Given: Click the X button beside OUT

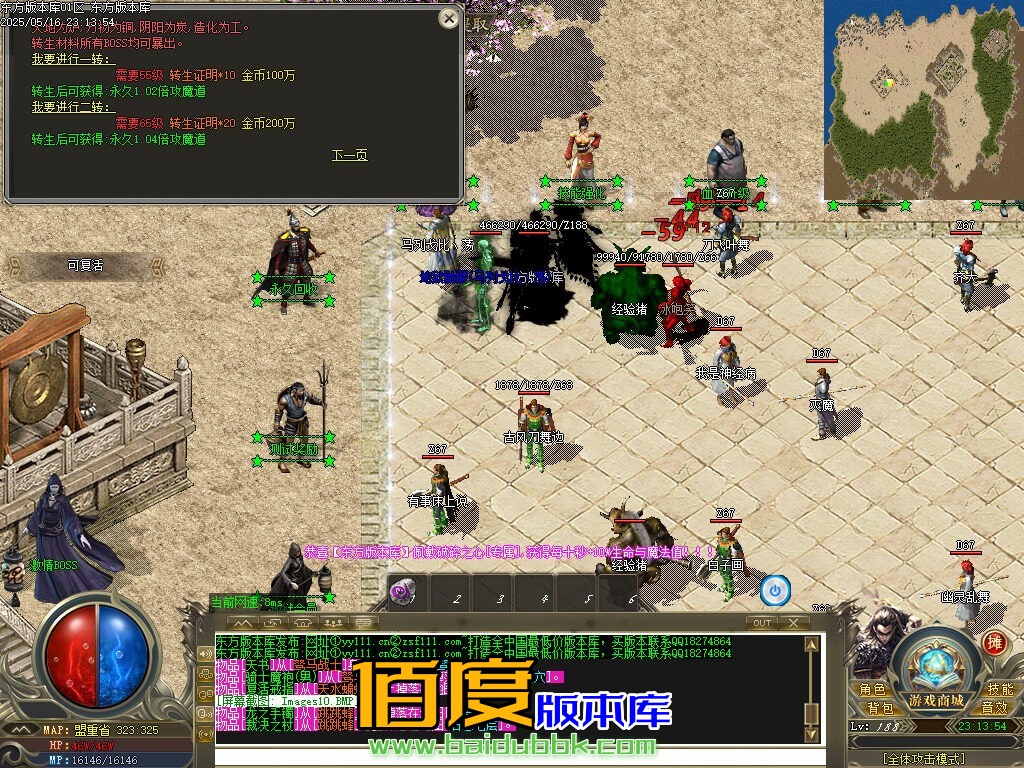Looking at the screenshot, I should pos(793,622).
